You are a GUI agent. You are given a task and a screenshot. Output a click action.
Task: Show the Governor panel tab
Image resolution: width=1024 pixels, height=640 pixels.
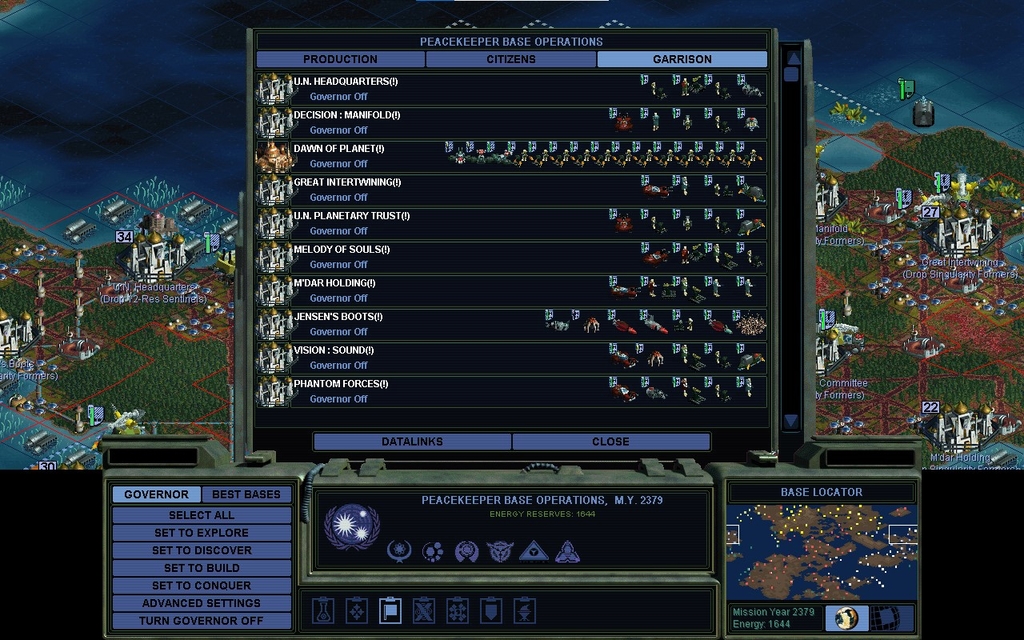coord(156,494)
